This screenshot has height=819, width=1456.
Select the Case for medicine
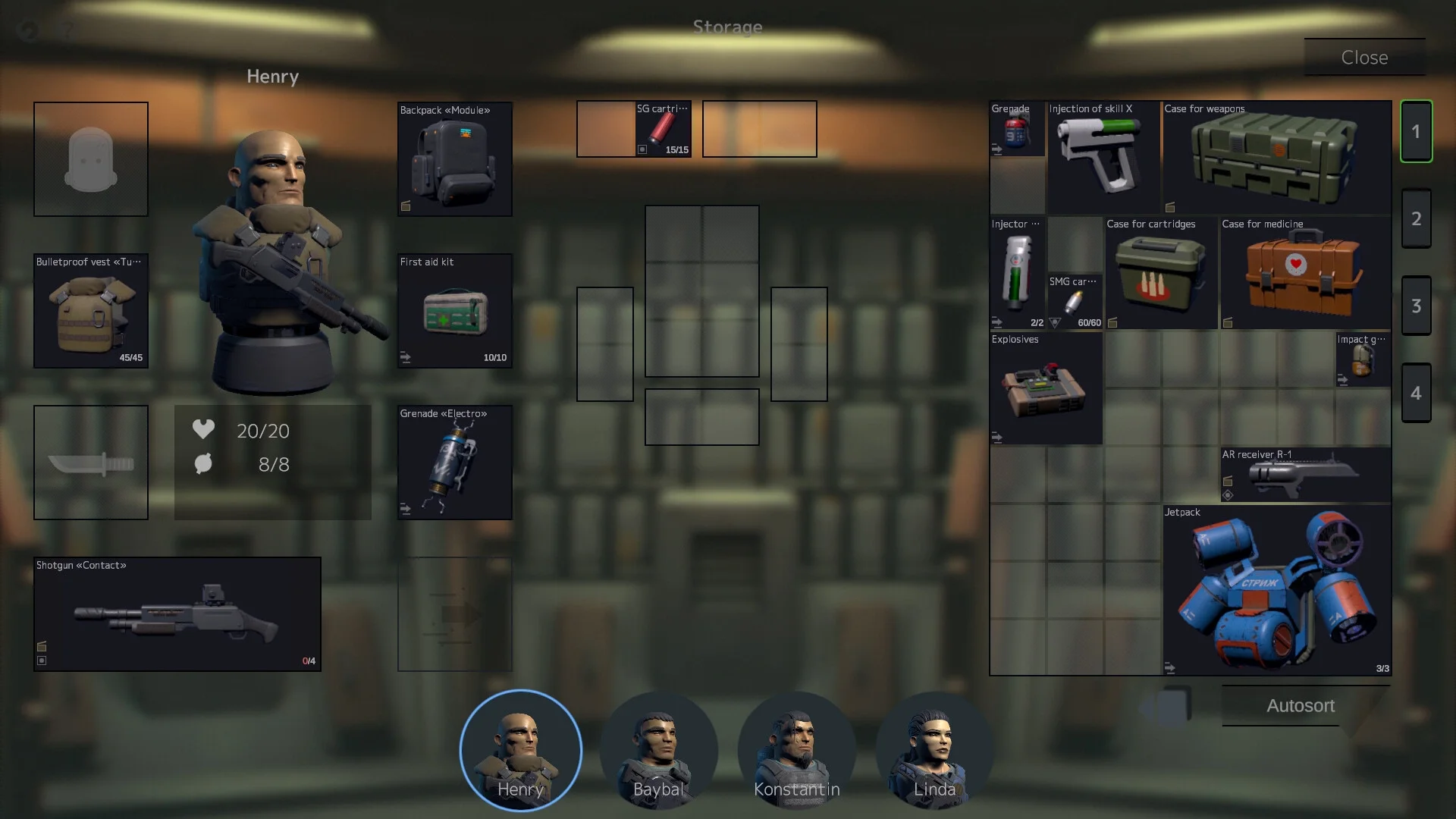pyautogui.click(x=1304, y=273)
